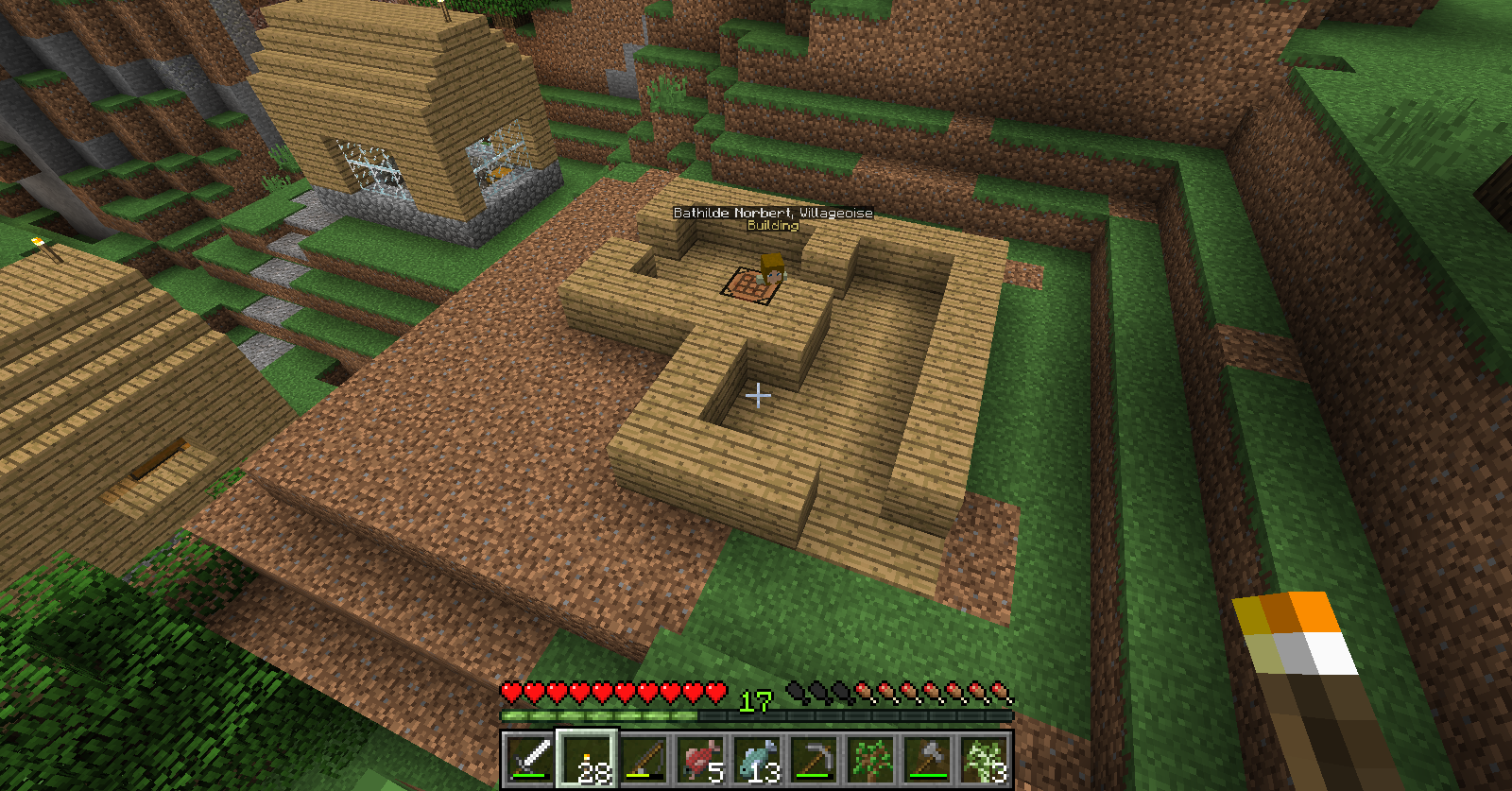The image size is (1512, 791).
Task: Choose the fishing rod slot
Action: click(x=644, y=759)
